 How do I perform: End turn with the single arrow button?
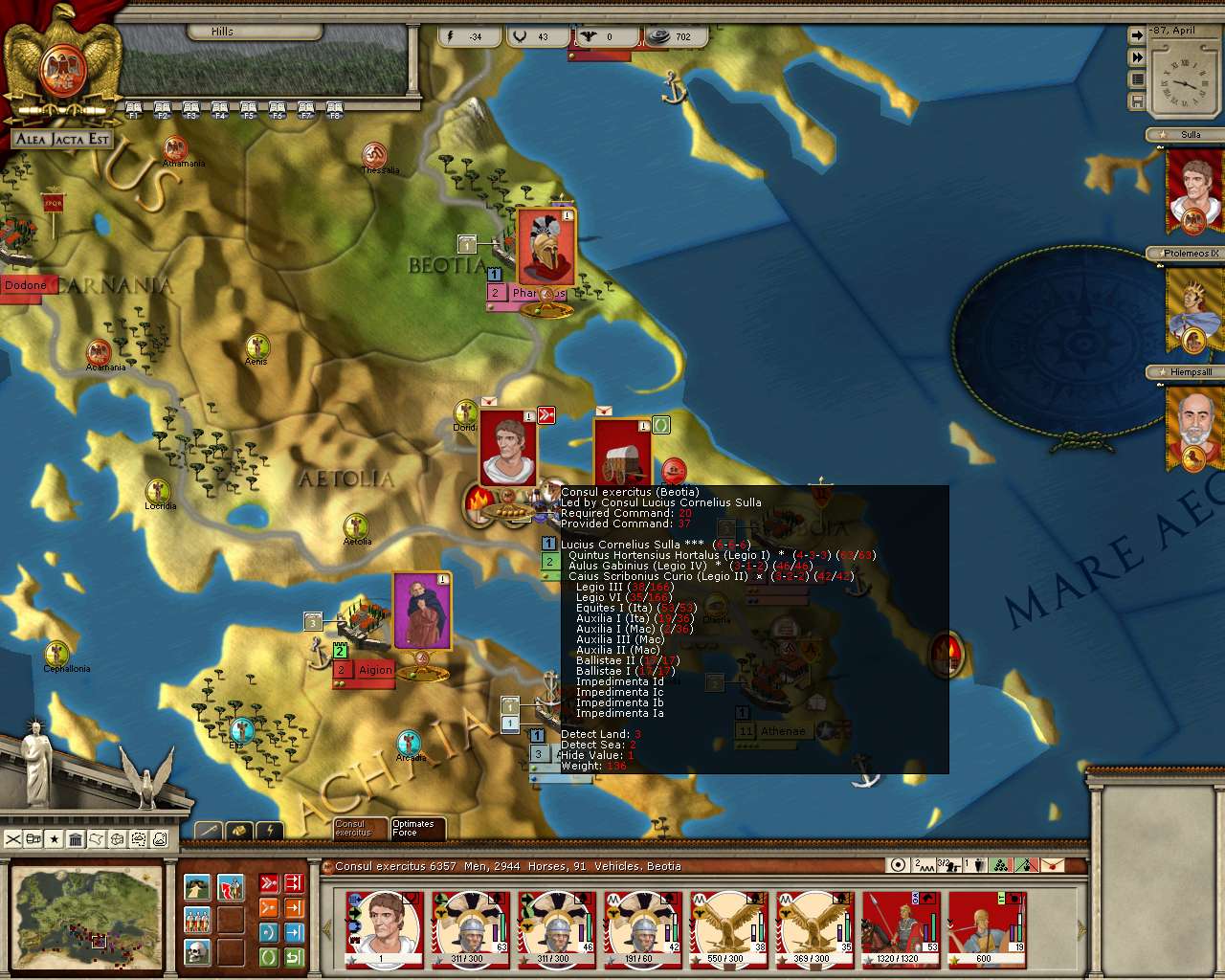[x=1137, y=35]
